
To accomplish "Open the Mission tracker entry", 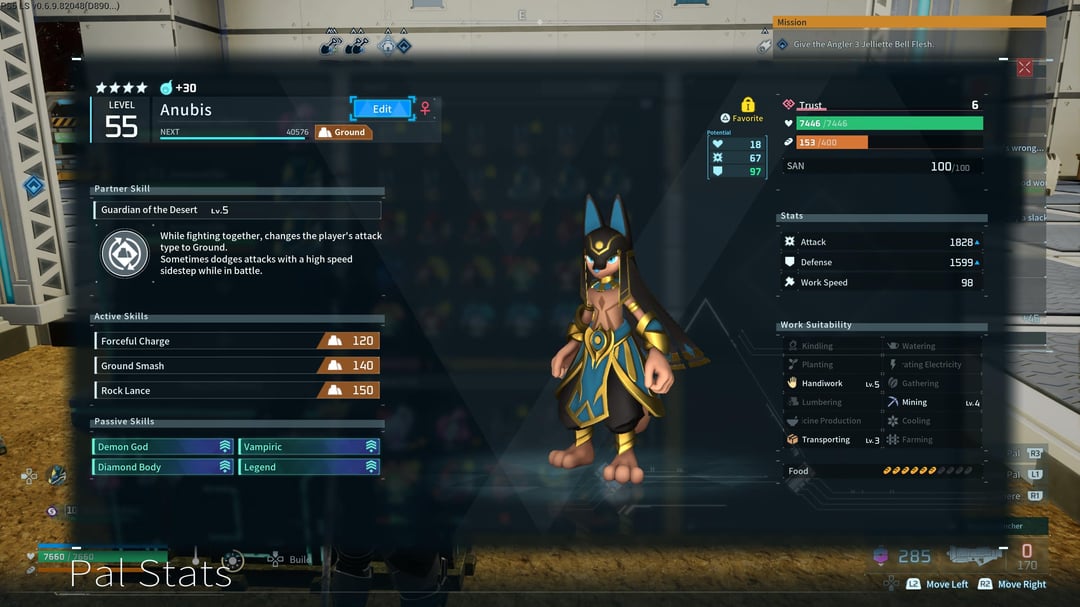I will pos(908,44).
